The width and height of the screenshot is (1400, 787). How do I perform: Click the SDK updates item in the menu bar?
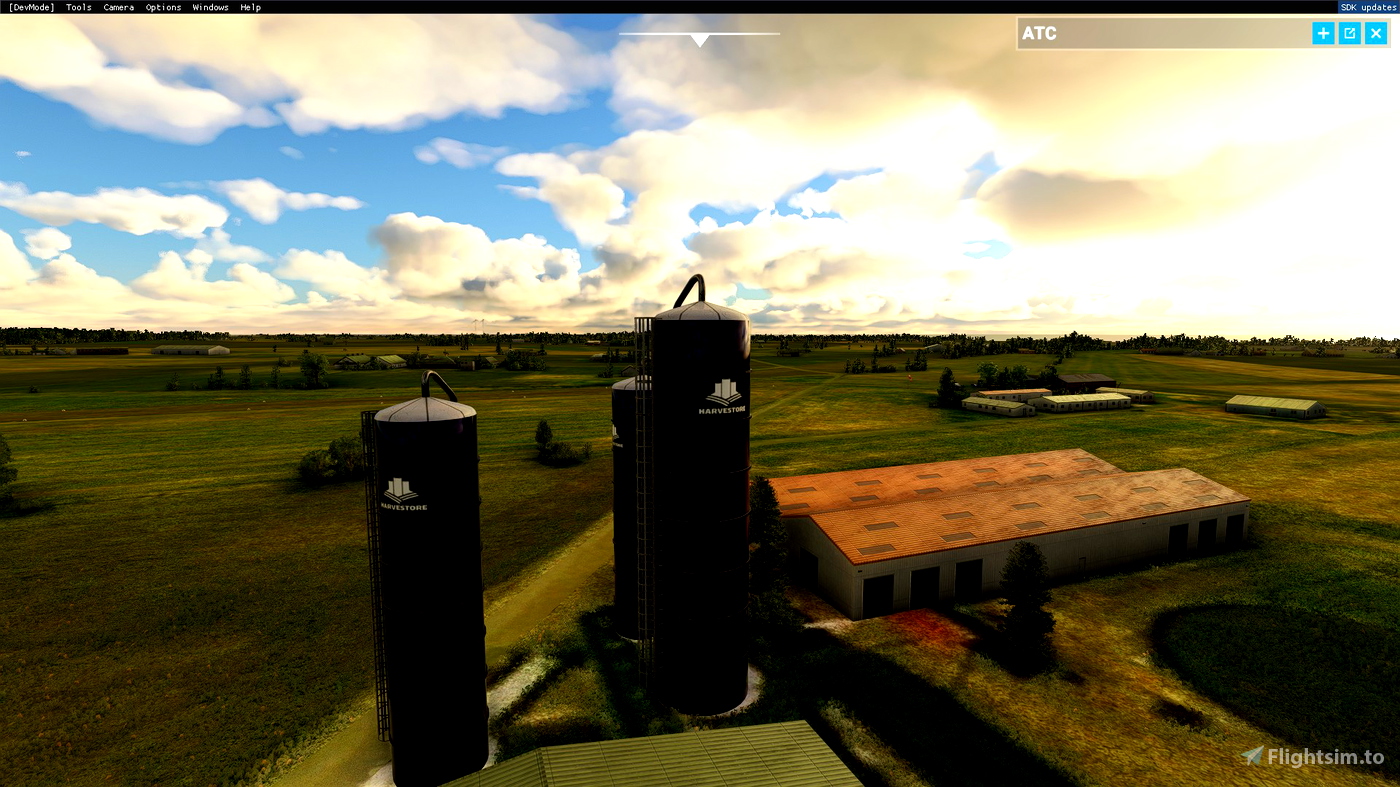pyautogui.click(x=1370, y=7)
